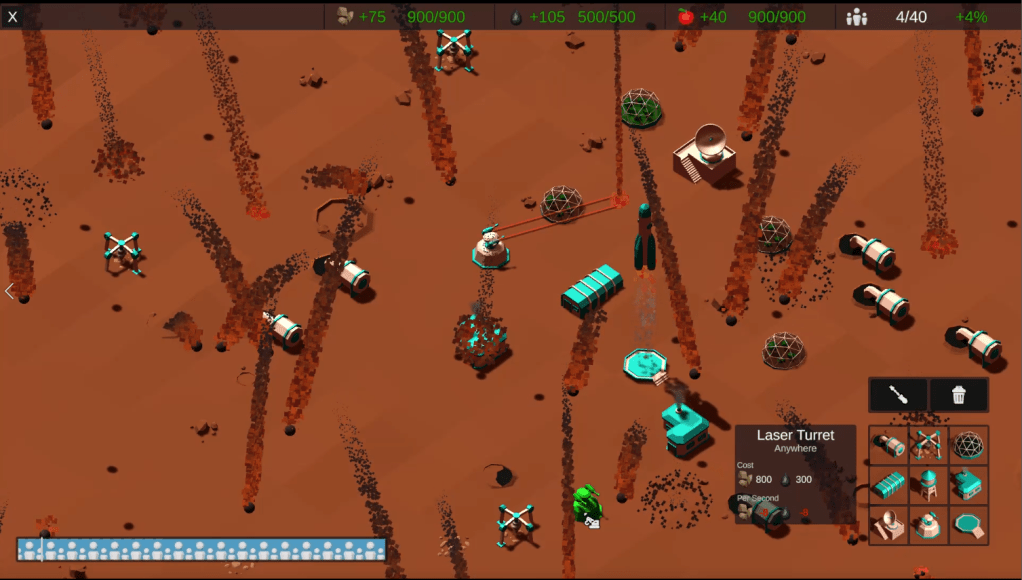Select the trash can demolish tool
The width and height of the screenshot is (1022, 580).
tap(959, 395)
